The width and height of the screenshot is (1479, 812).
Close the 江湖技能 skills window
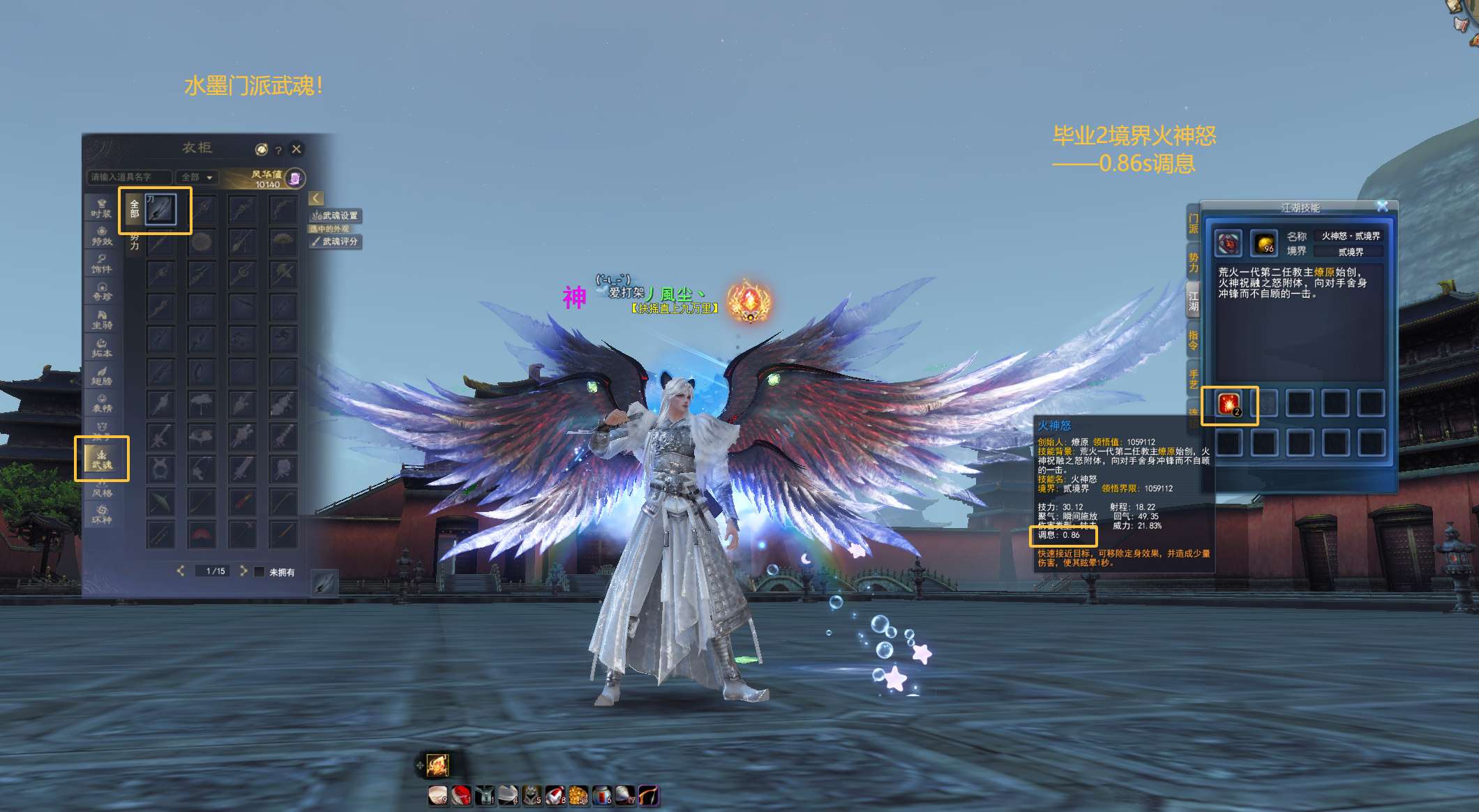(x=1382, y=206)
